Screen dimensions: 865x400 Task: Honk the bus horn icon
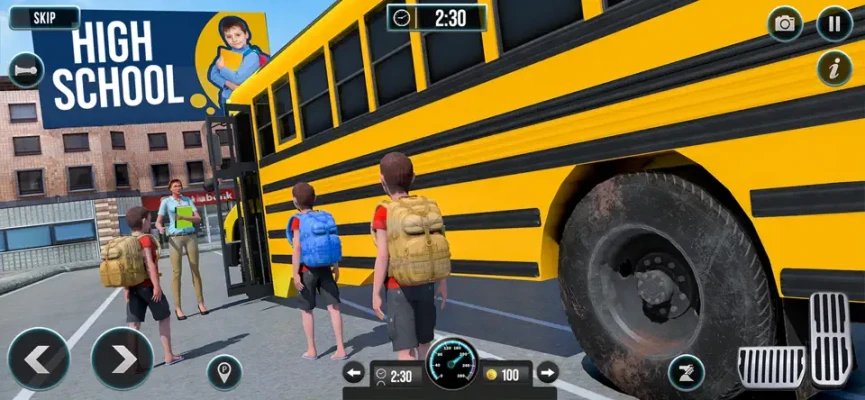[24, 71]
